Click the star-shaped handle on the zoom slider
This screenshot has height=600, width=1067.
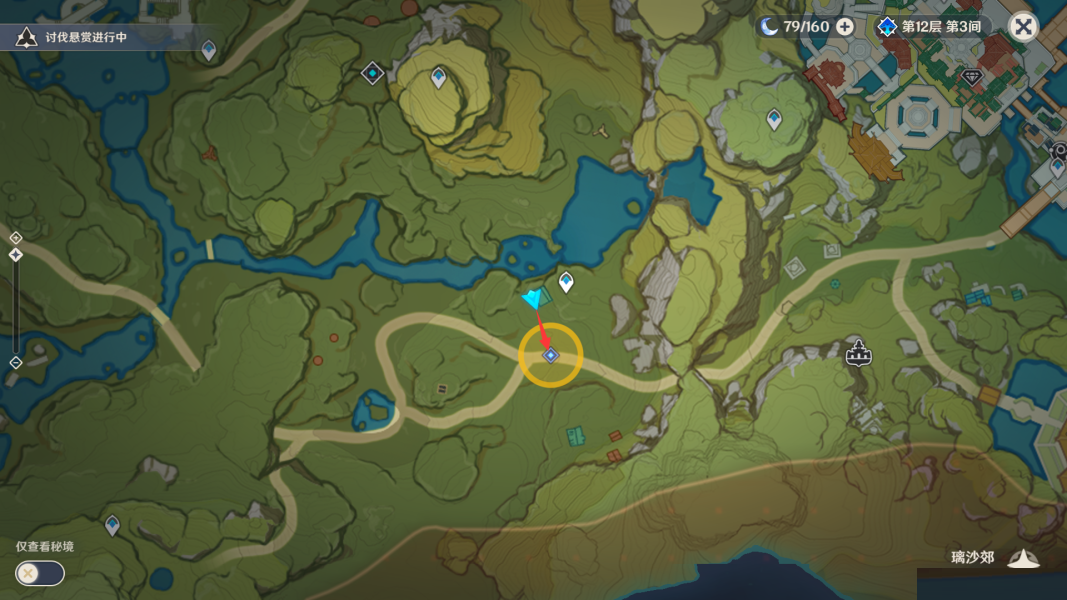tap(16, 256)
